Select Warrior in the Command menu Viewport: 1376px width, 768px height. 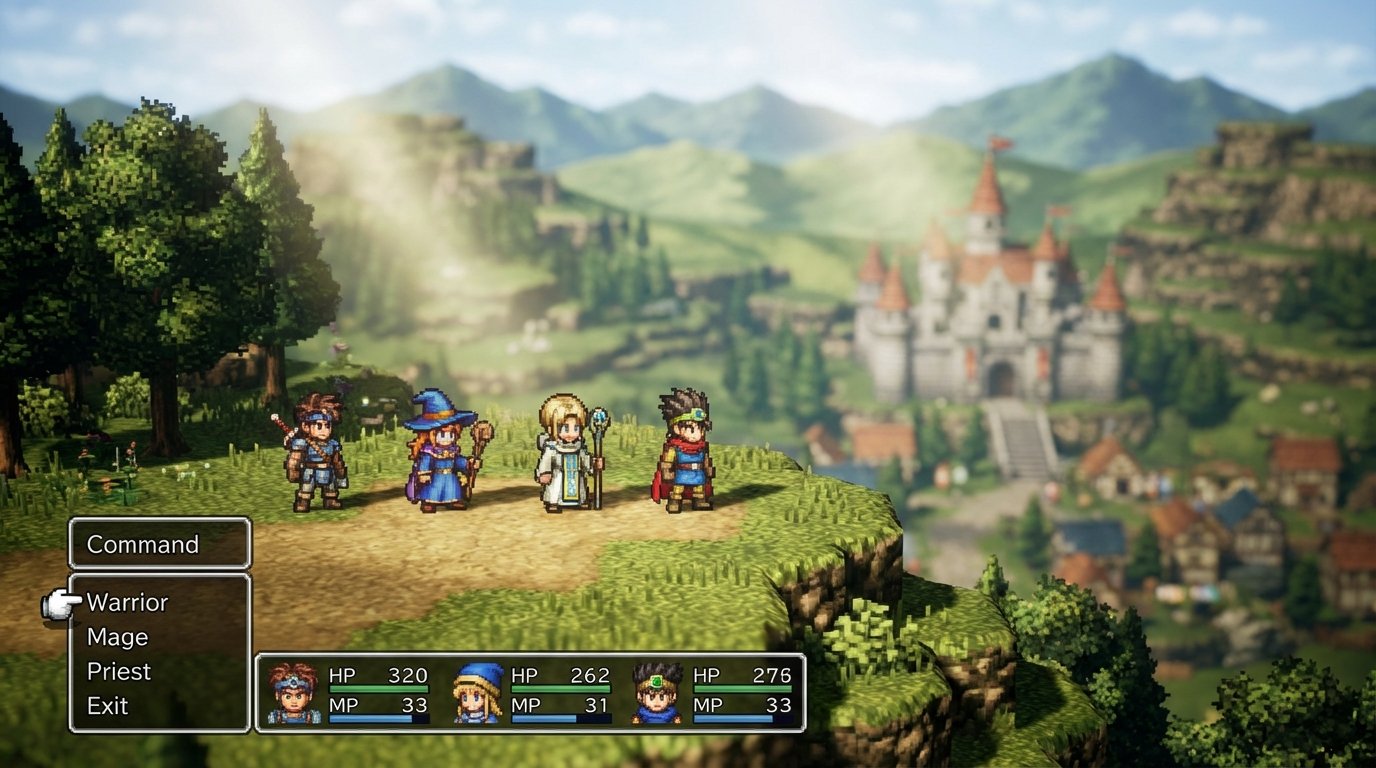pyautogui.click(x=127, y=602)
